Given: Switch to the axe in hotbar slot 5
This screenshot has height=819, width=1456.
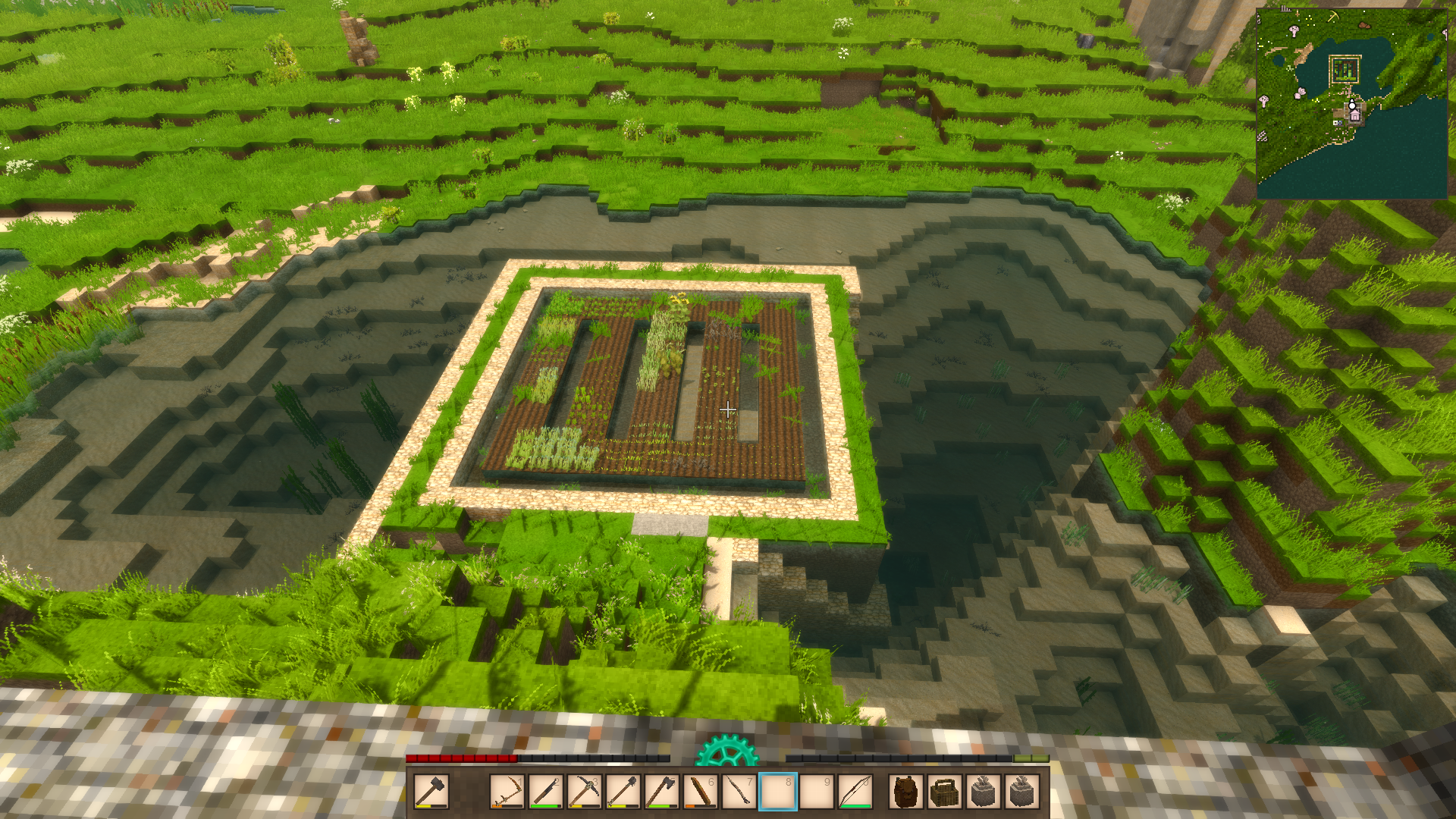Looking at the screenshot, I should [661, 792].
